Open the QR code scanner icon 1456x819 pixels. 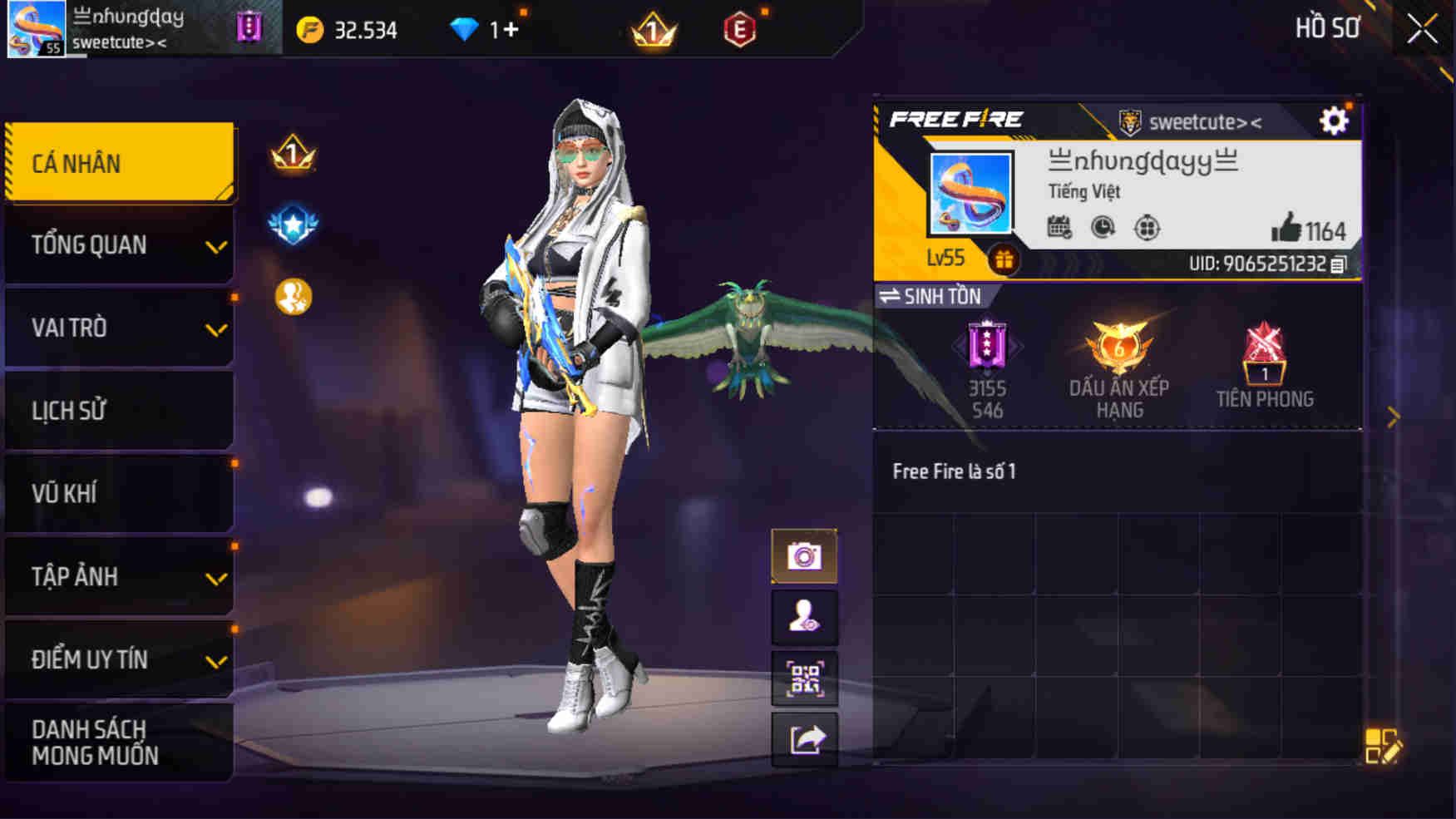(x=804, y=680)
